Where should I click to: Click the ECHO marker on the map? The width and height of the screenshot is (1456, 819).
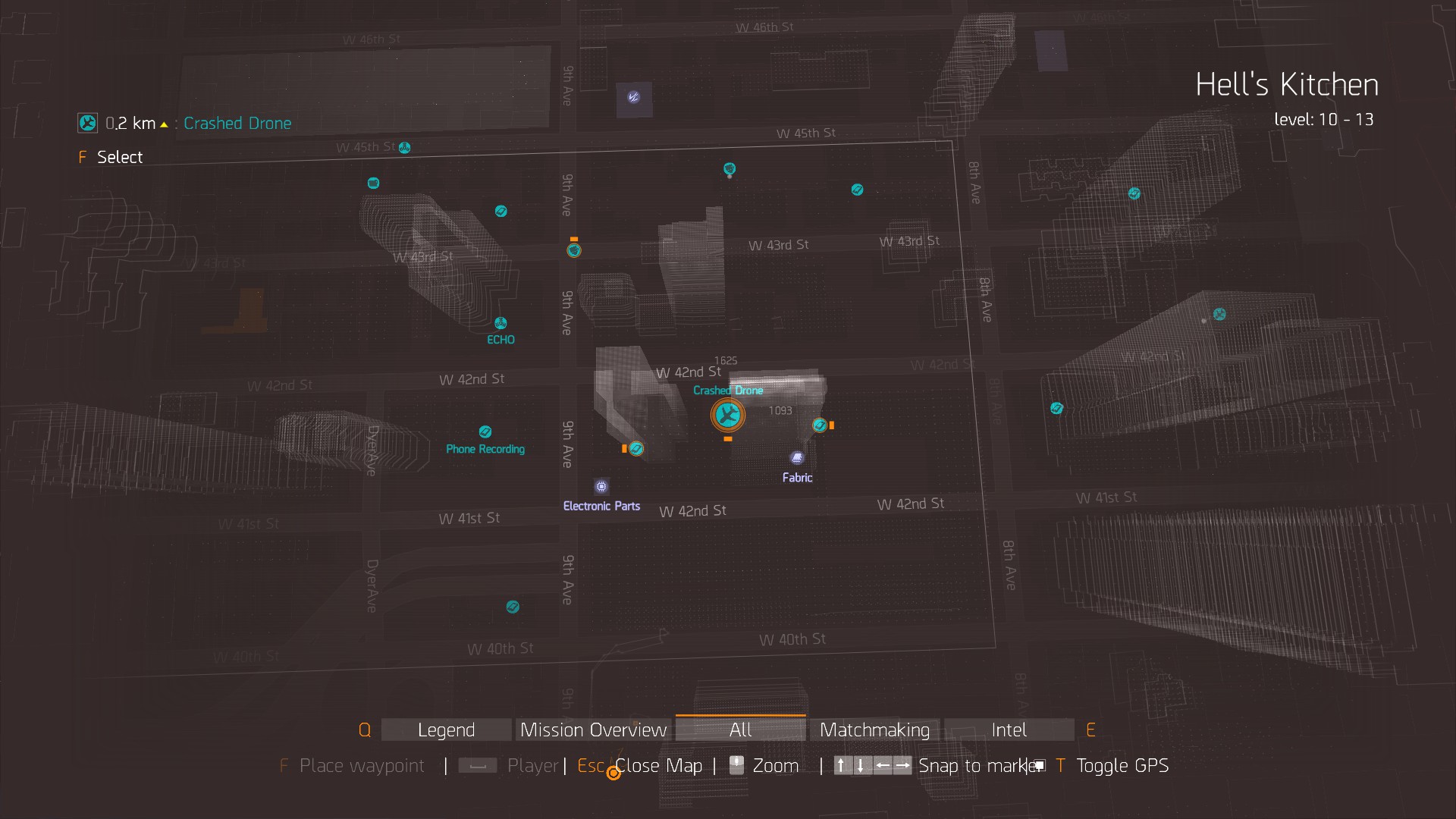[x=500, y=324]
